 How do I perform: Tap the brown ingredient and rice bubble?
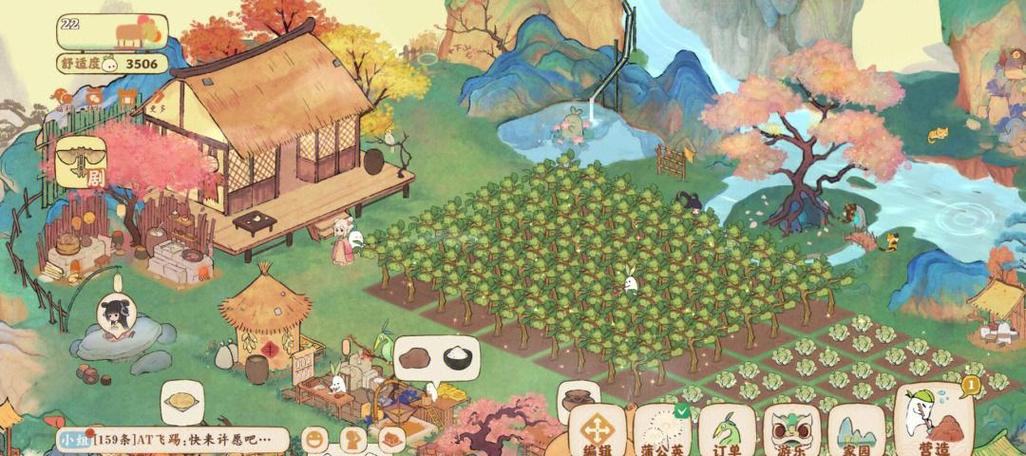437,356
